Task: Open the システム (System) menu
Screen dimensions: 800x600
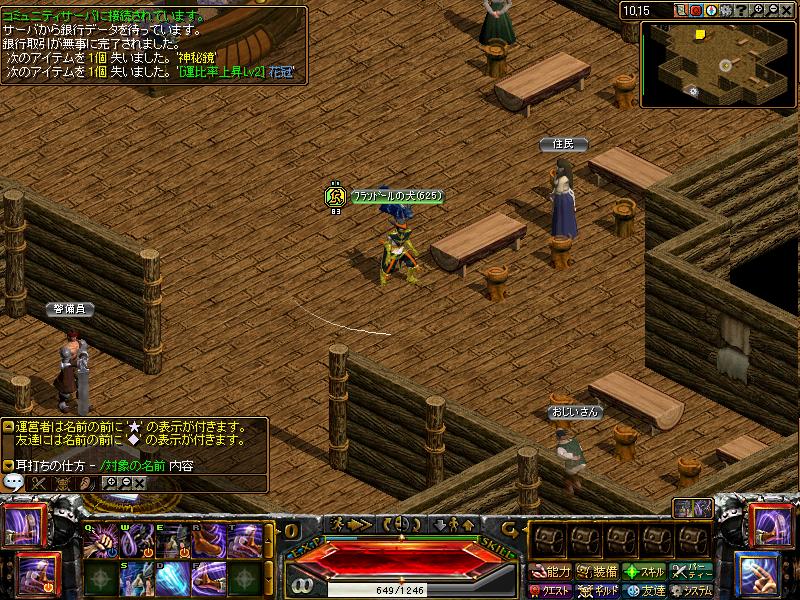Action: [x=692, y=591]
